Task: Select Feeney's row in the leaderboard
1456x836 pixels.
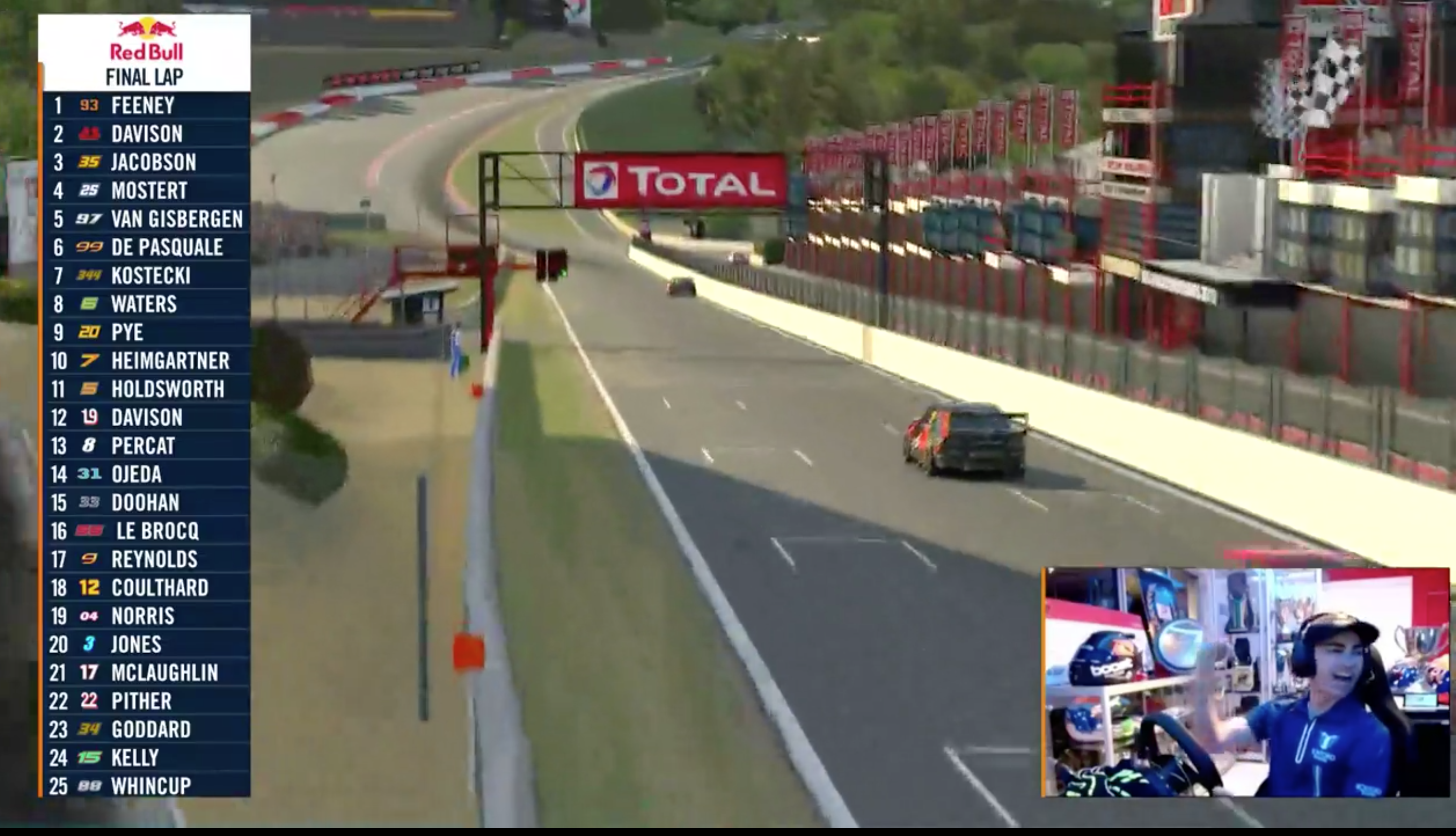Action: [x=146, y=106]
